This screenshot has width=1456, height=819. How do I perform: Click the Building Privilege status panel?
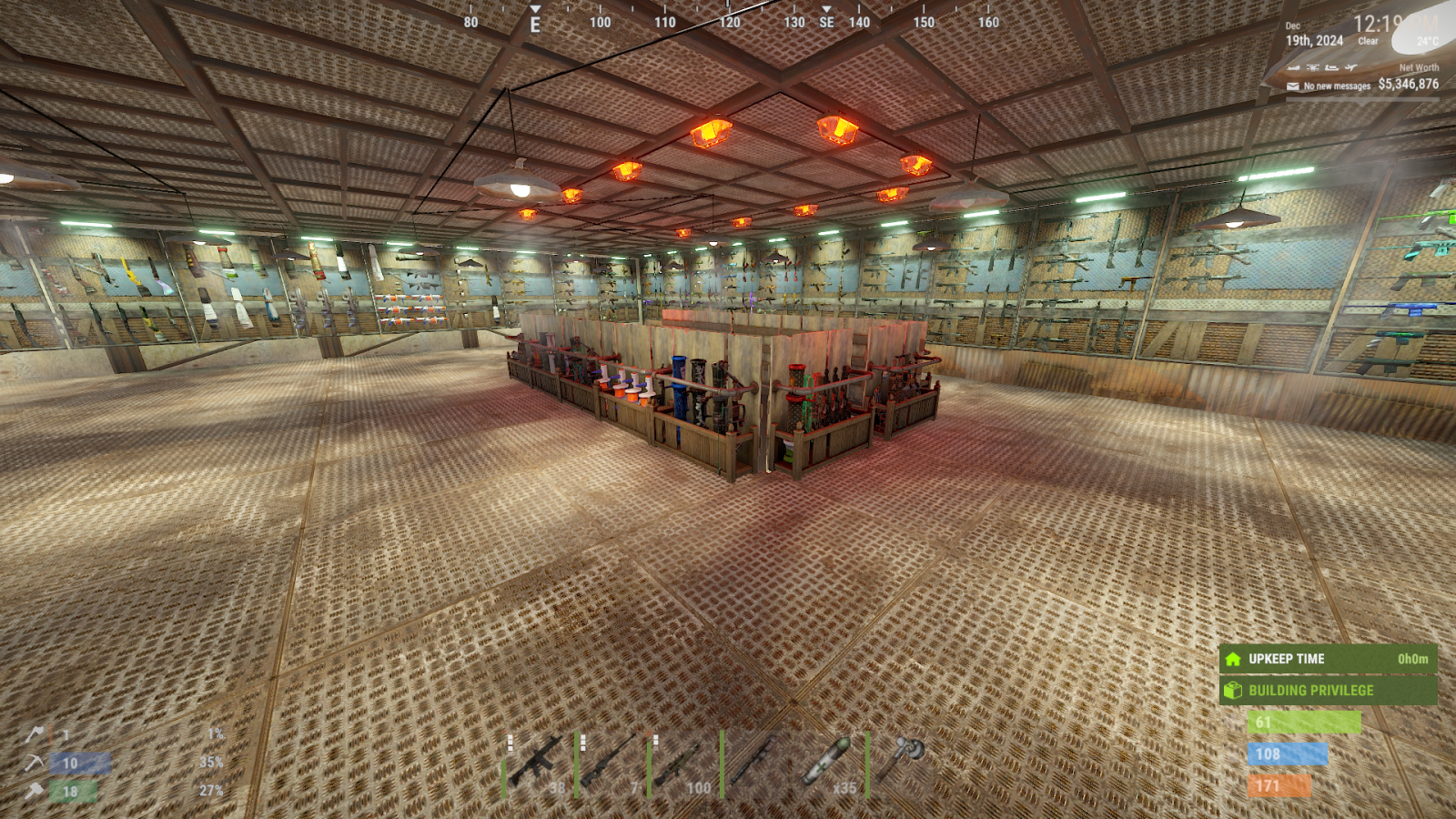1328,691
